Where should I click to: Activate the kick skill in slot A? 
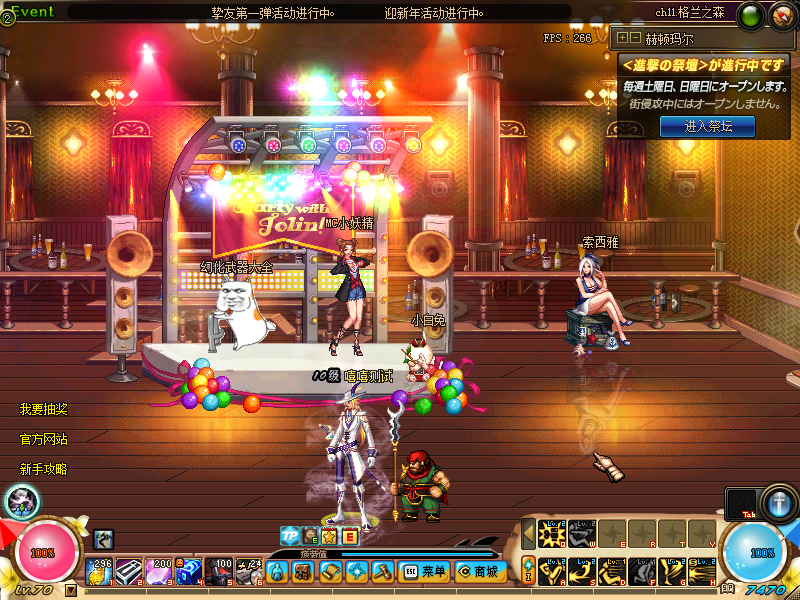pyautogui.click(x=554, y=571)
